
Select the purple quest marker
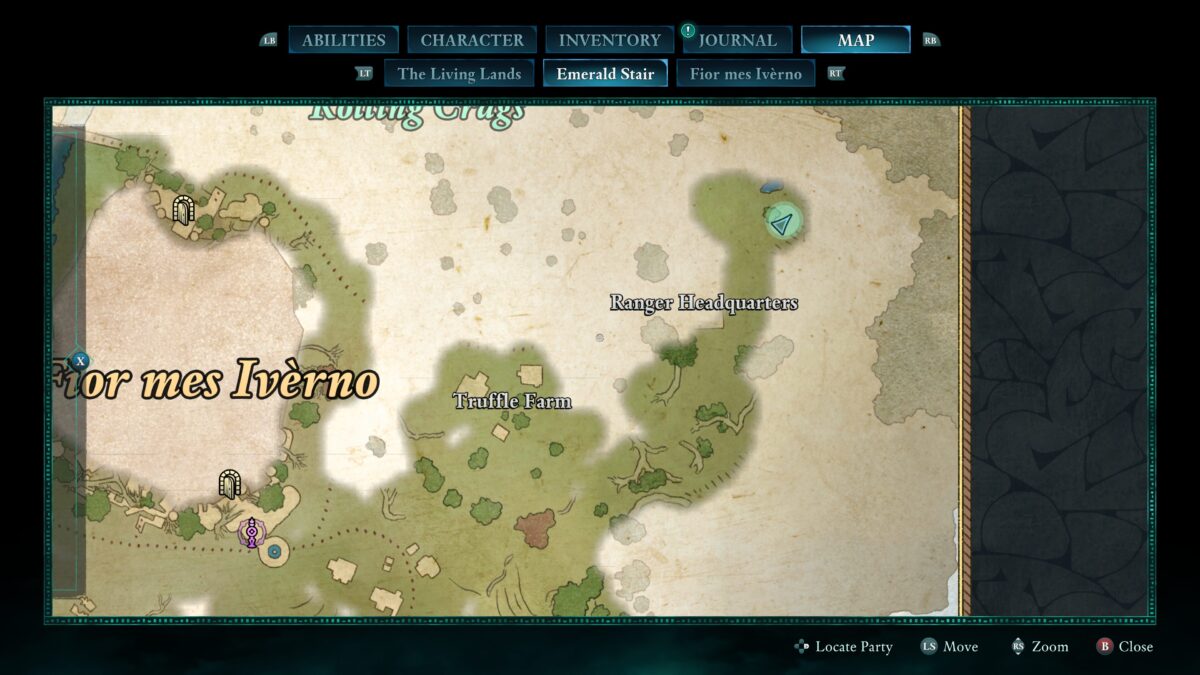pos(252,532)
